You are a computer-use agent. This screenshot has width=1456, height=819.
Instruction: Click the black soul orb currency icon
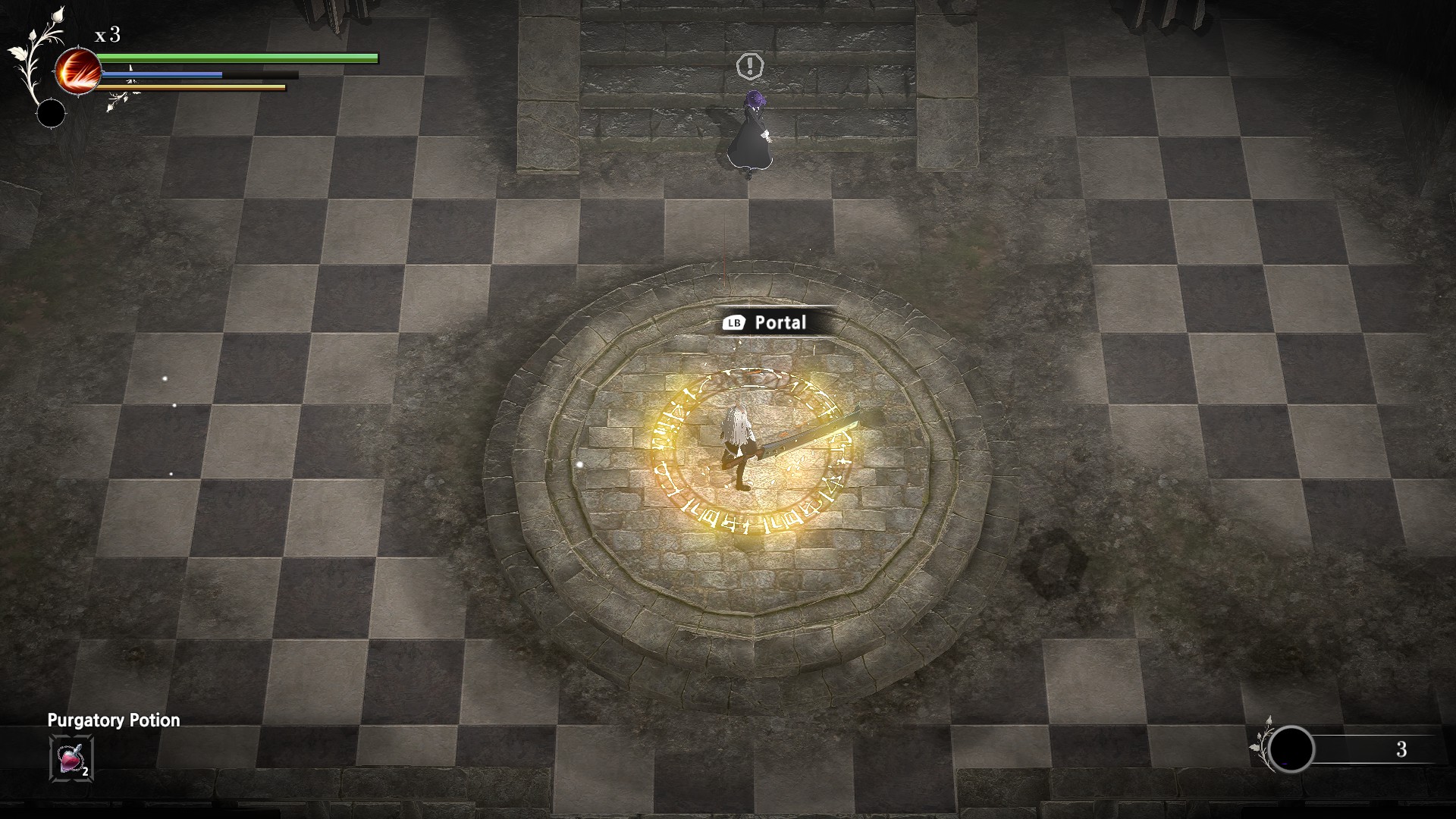click(x=1291, y=749)
